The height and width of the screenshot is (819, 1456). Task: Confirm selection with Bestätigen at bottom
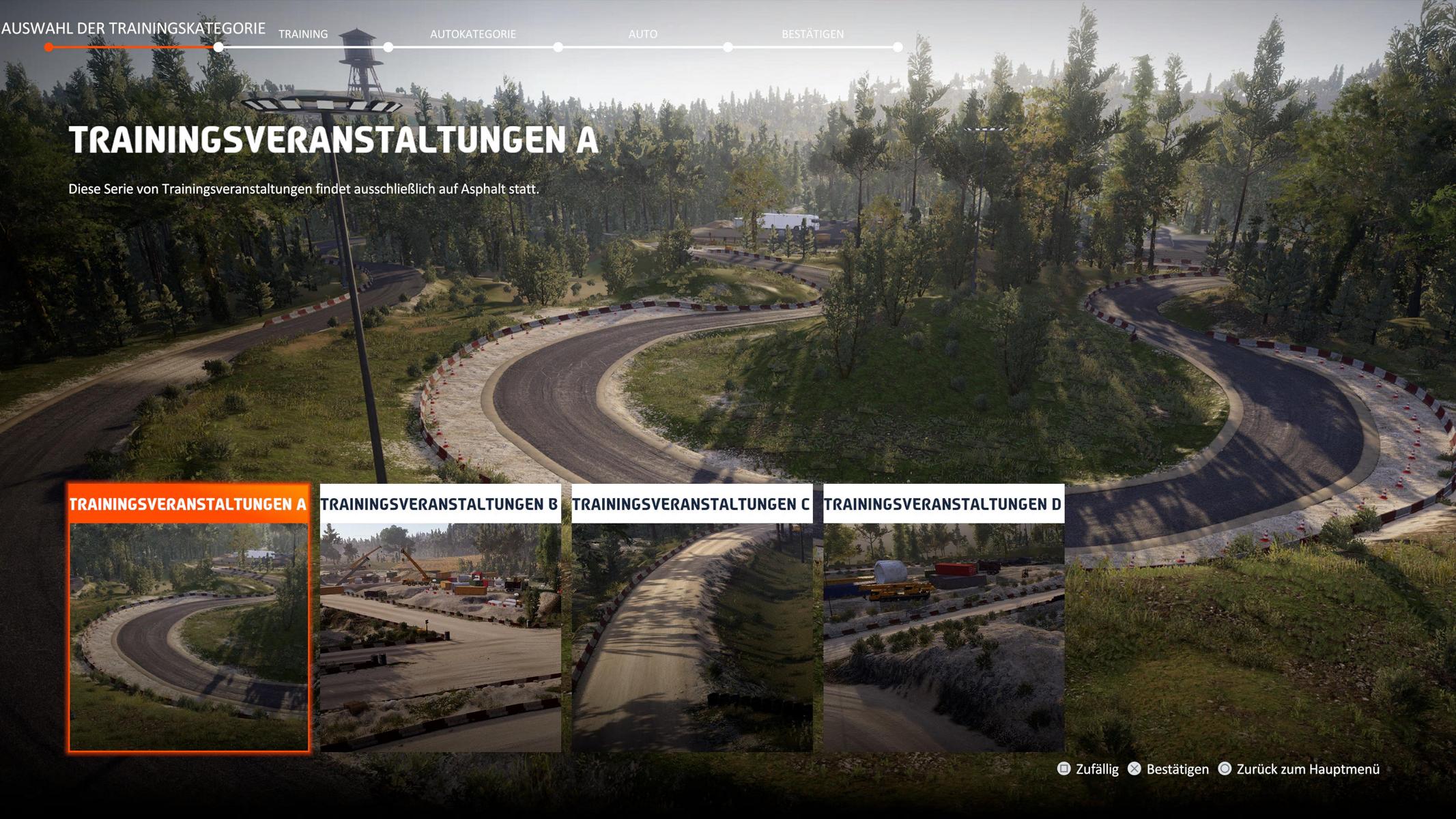(x=1169, y=769)
